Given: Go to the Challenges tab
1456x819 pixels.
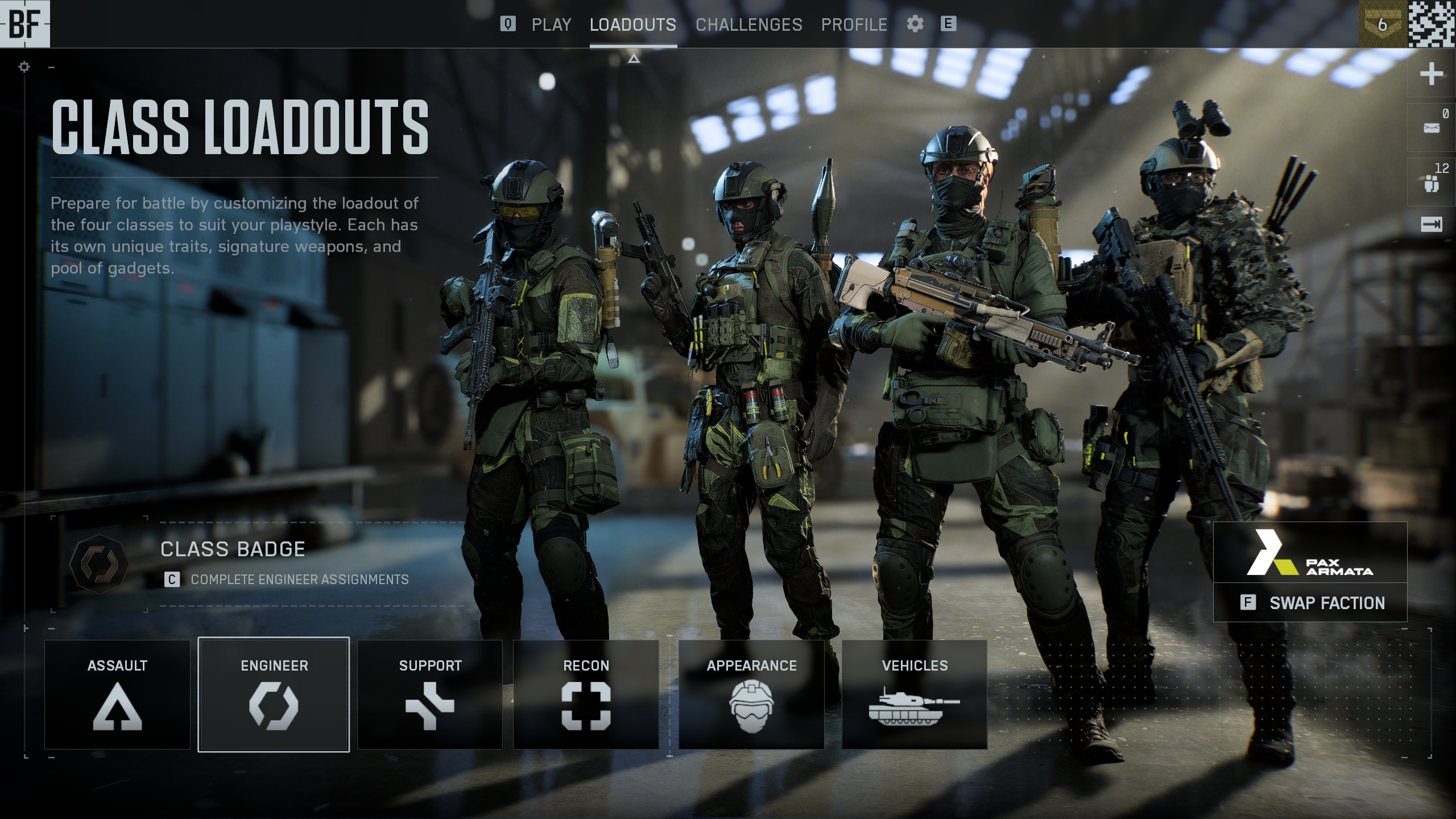Looking at the screenshot, I should [x=748, y=24].
